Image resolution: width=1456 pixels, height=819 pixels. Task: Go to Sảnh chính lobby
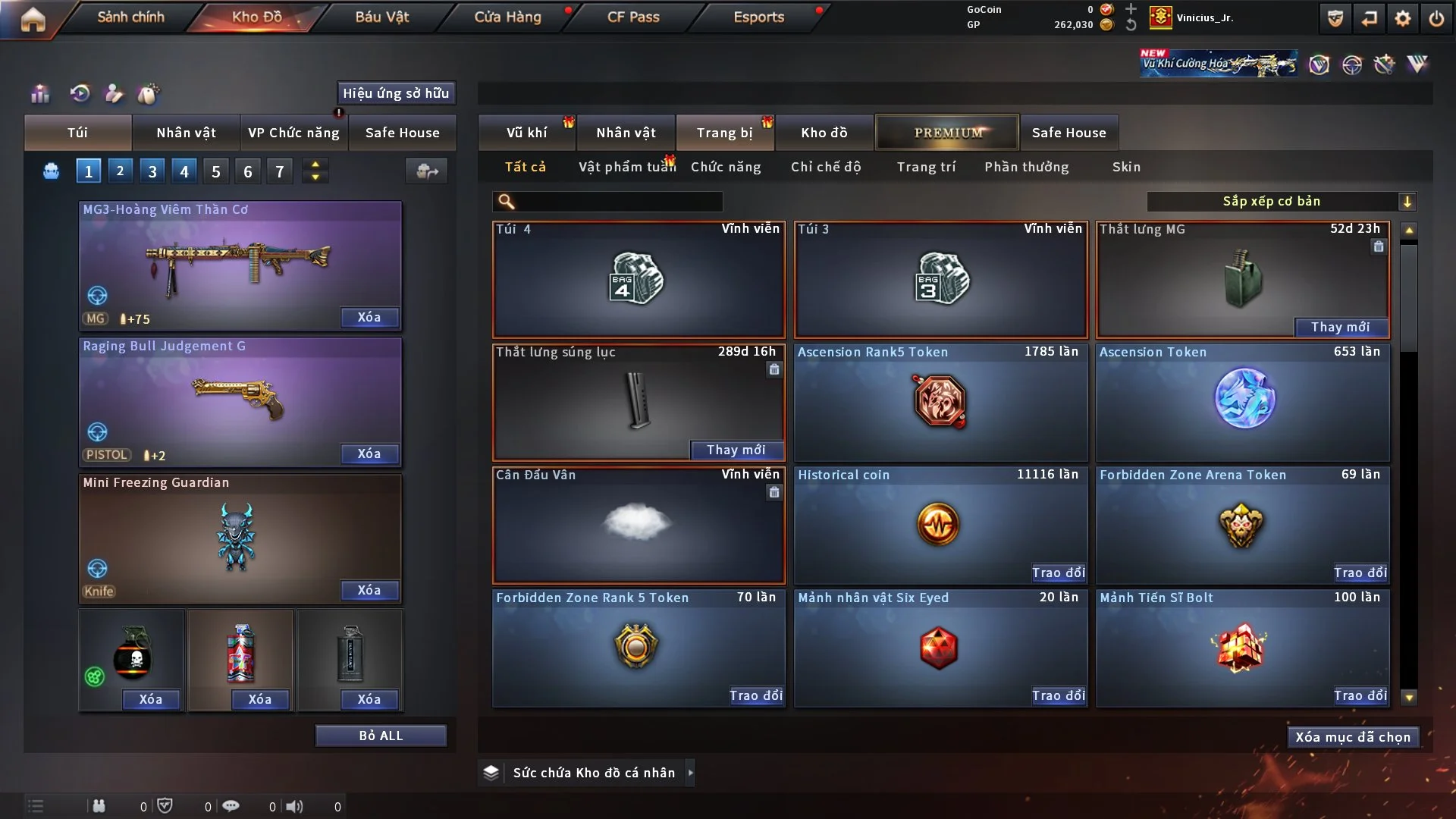click(x=130, y=17)
